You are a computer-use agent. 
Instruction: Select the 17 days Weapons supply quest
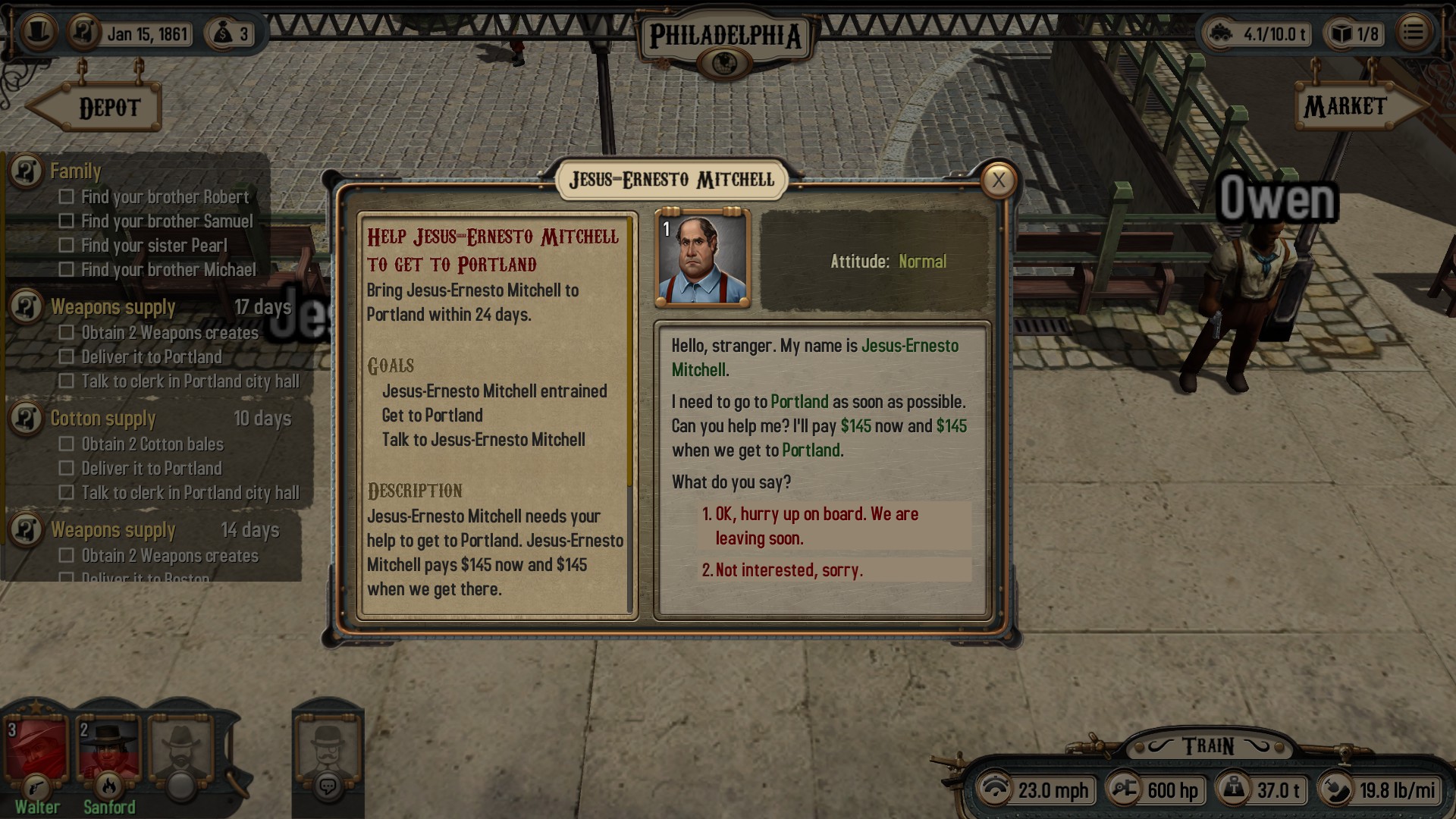pos(113,307)
